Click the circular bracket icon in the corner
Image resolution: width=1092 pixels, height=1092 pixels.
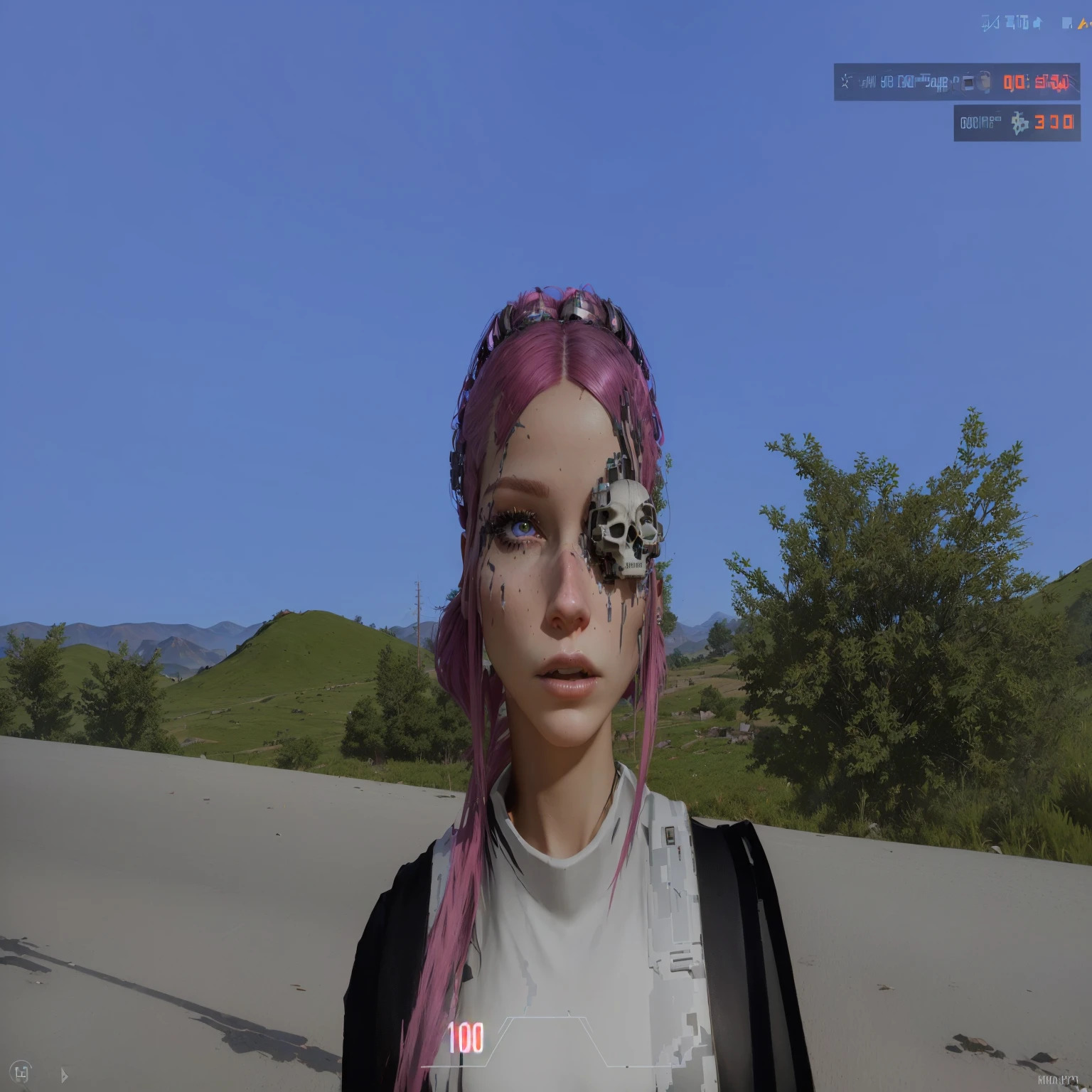point(21,1072)
